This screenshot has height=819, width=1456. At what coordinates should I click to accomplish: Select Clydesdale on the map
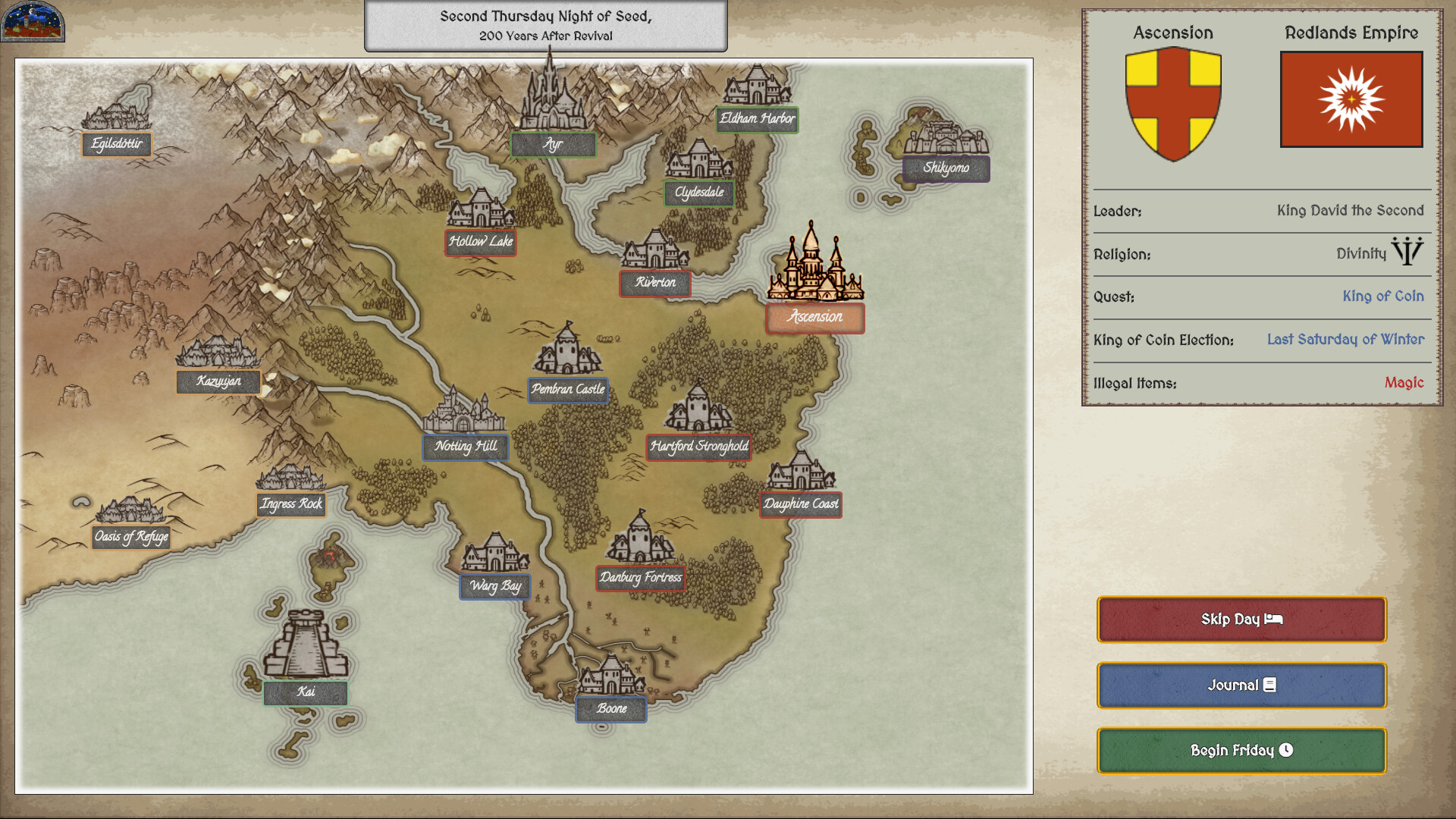click(698, 193)
